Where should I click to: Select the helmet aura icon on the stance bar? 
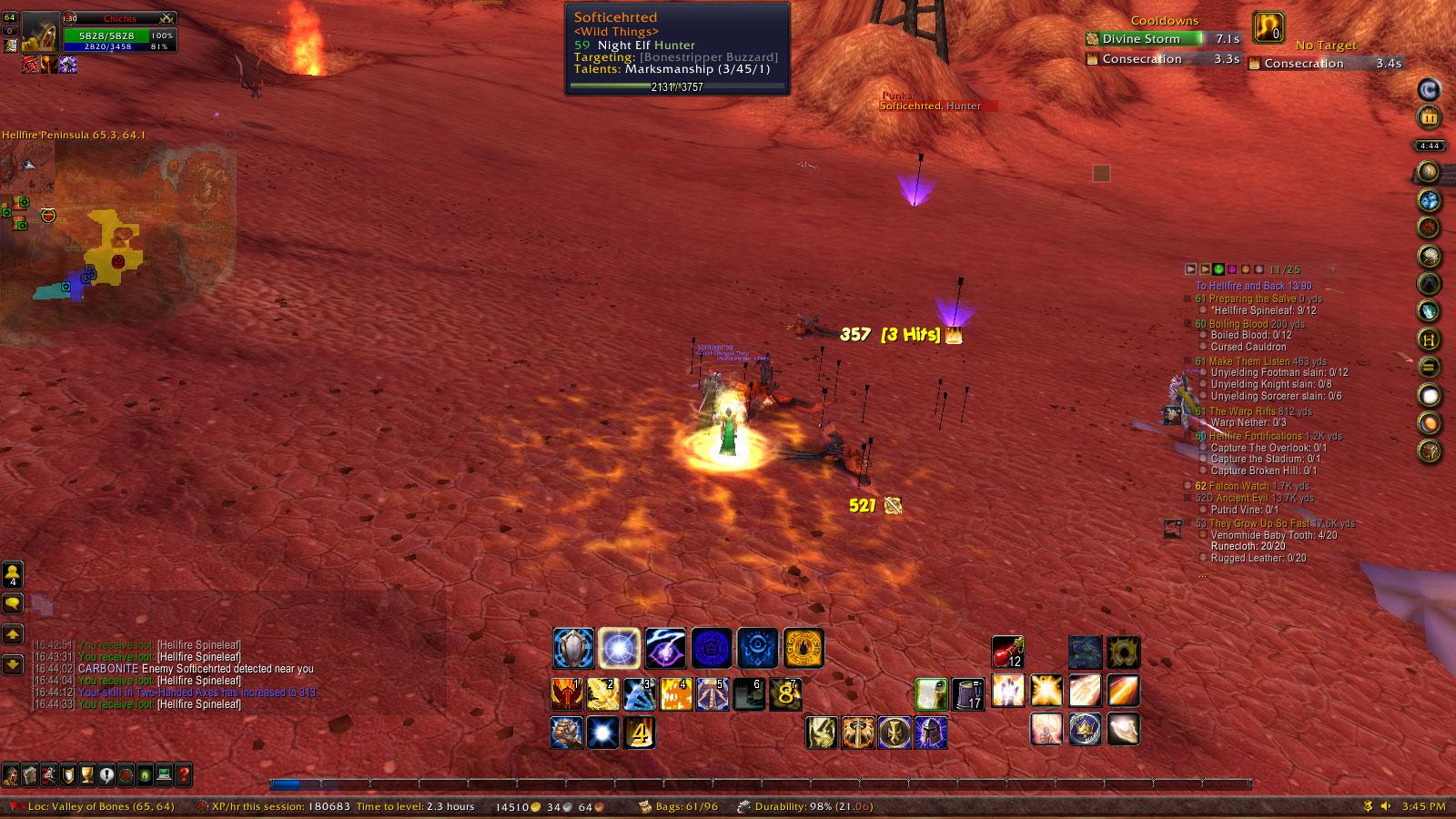[930, 733]
